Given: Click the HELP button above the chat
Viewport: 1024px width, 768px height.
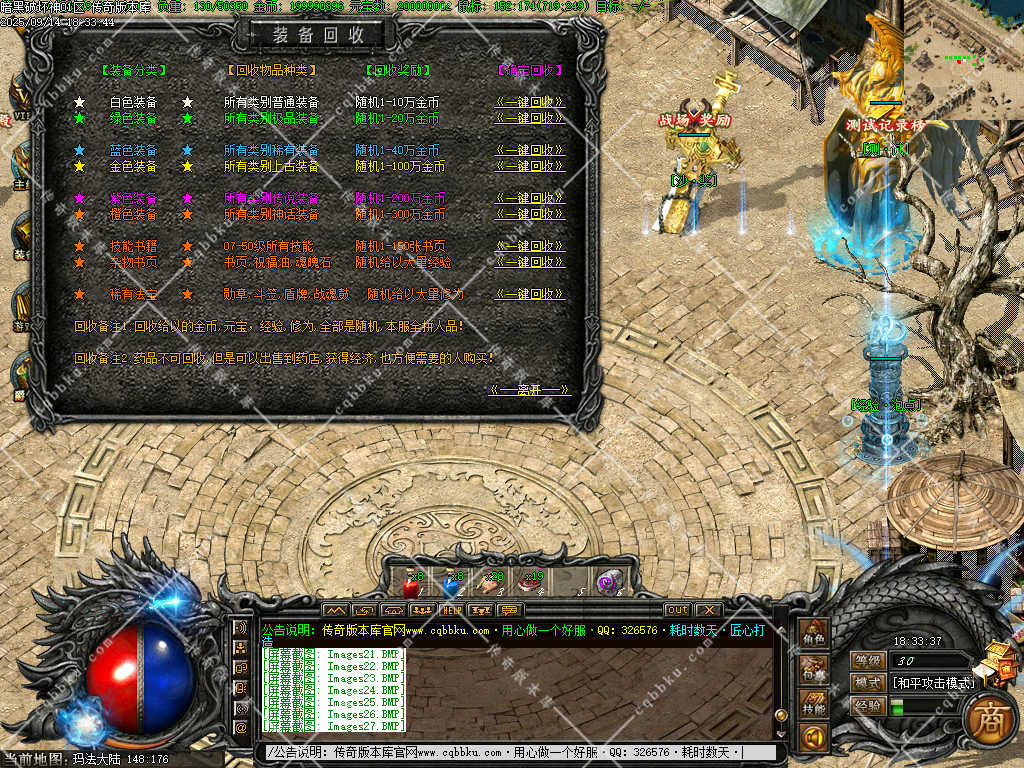Looking at the screenshot, I should point(452,610).
